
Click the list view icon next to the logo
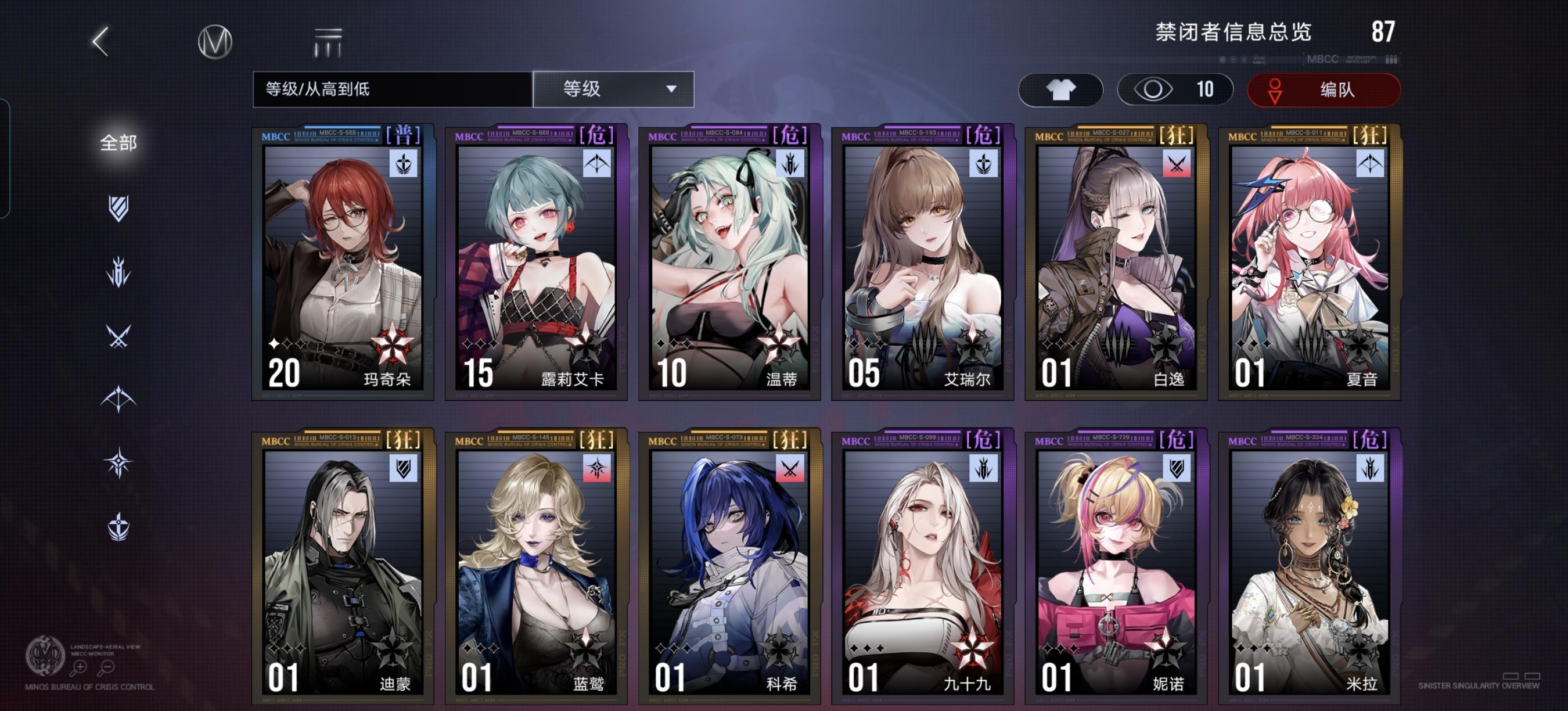326,43
